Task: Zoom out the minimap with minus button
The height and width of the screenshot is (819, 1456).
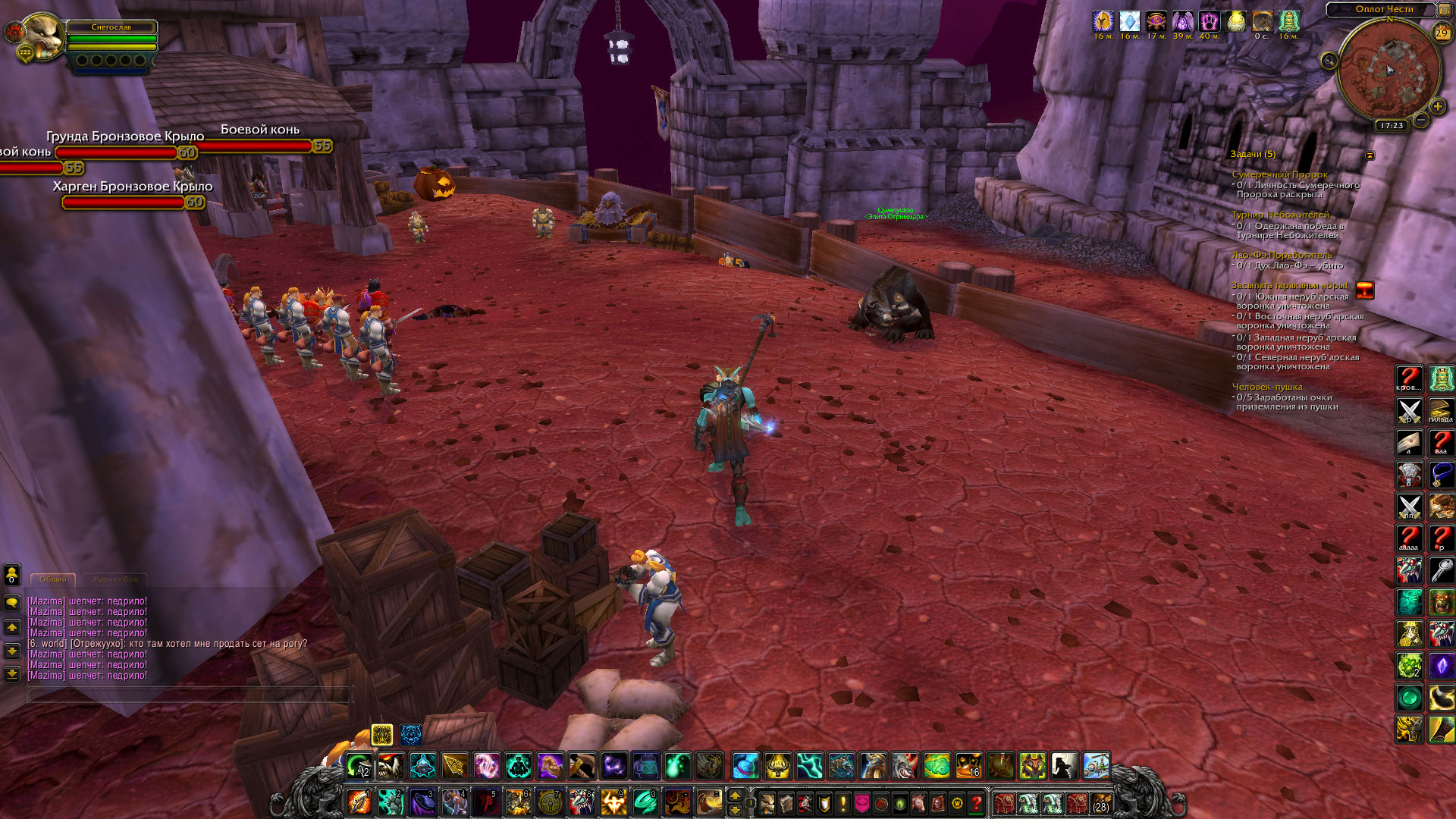Action: tap(1421, 120)
